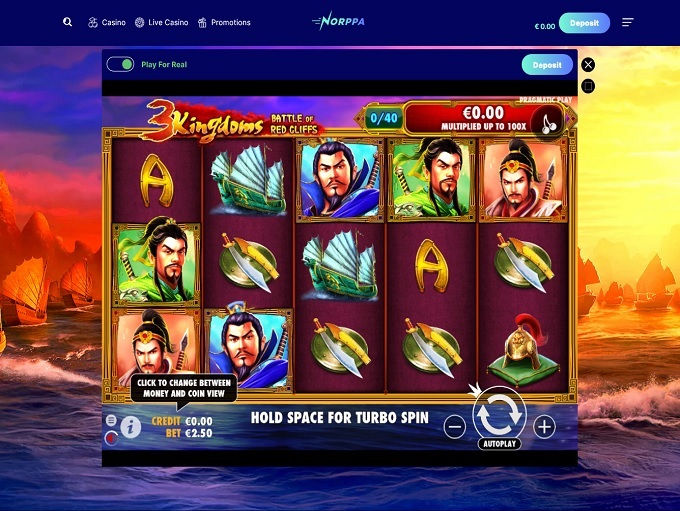Open the Promotions page

224,22
